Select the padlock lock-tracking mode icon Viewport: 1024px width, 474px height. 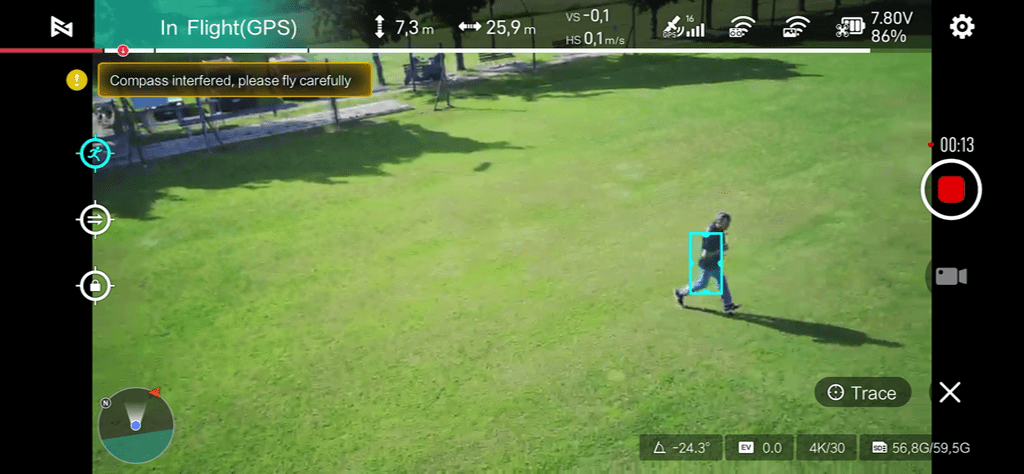click(x=95, y=286)
